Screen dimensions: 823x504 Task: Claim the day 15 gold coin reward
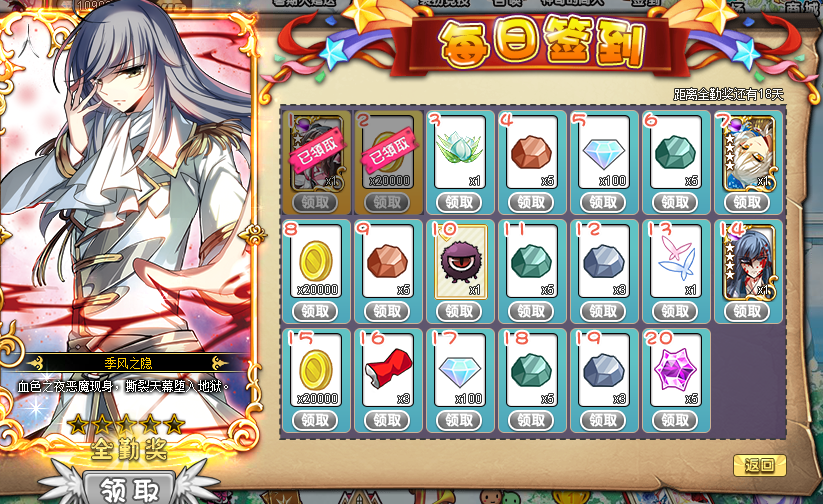[316, 420]
